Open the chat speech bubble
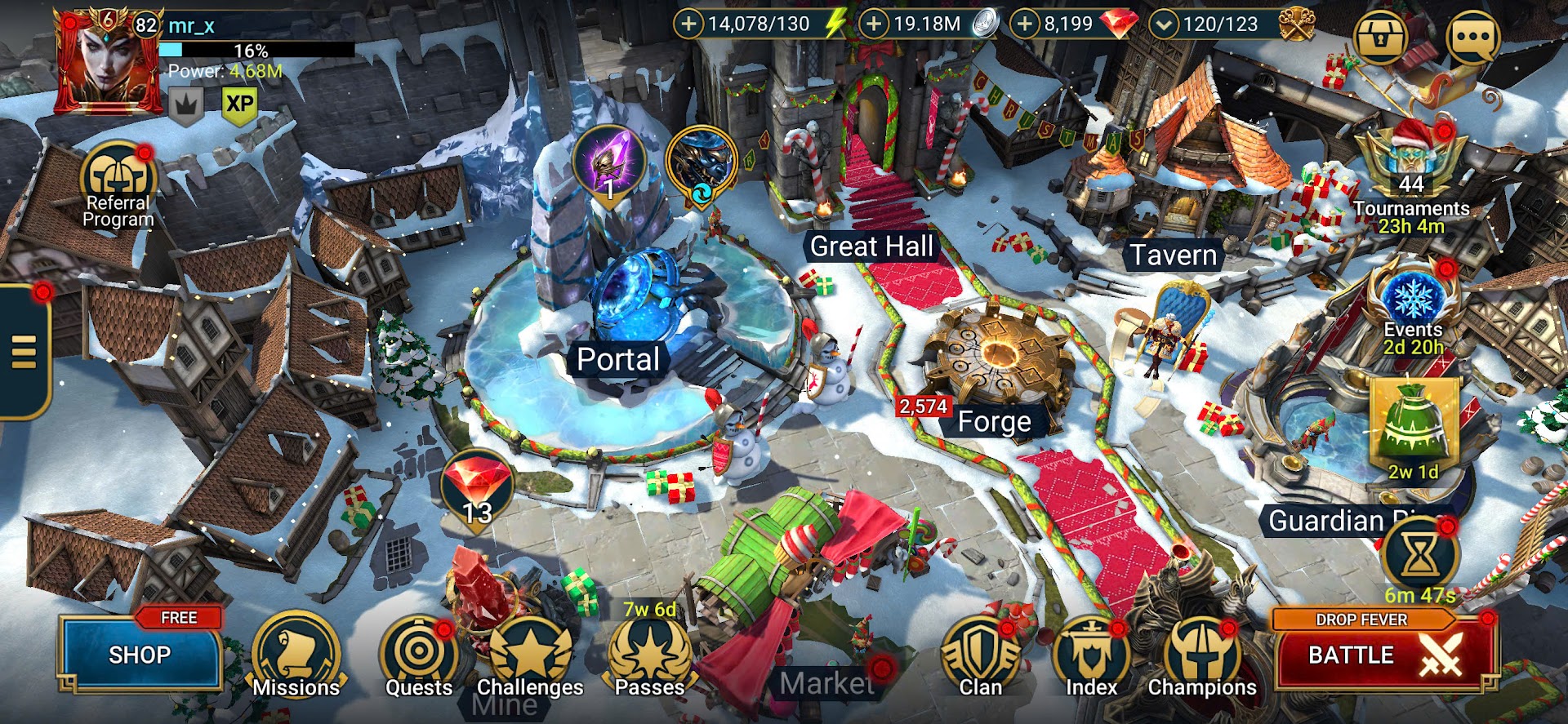 tap(1472, 38)
